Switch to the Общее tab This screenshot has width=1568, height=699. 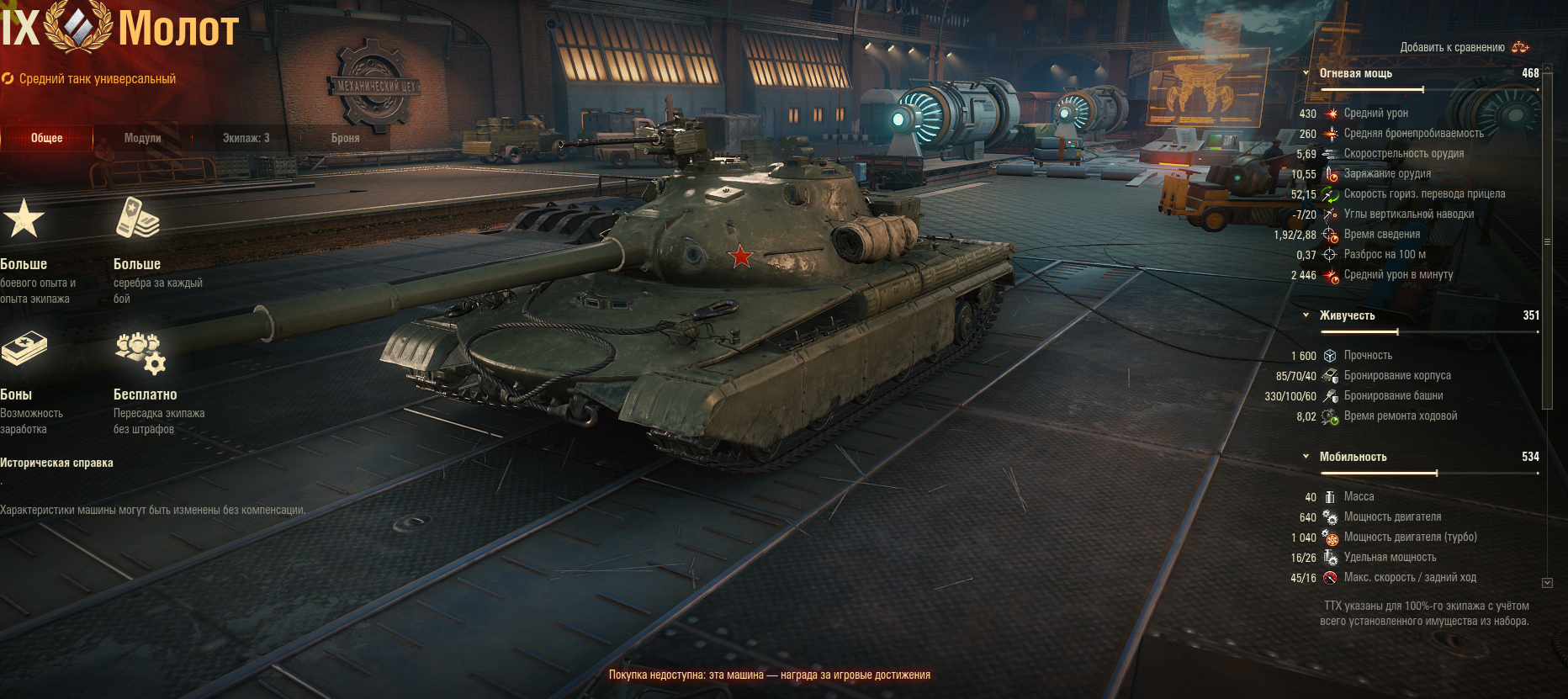click(x=47, y=138)
